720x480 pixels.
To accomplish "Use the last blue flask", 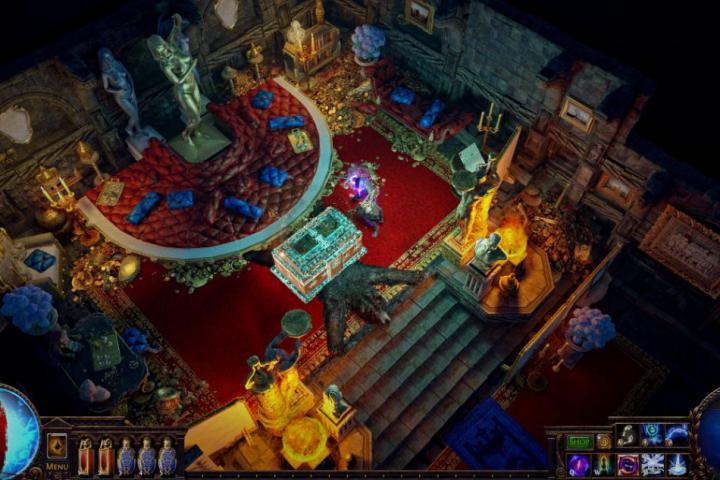I will [167, 456].
